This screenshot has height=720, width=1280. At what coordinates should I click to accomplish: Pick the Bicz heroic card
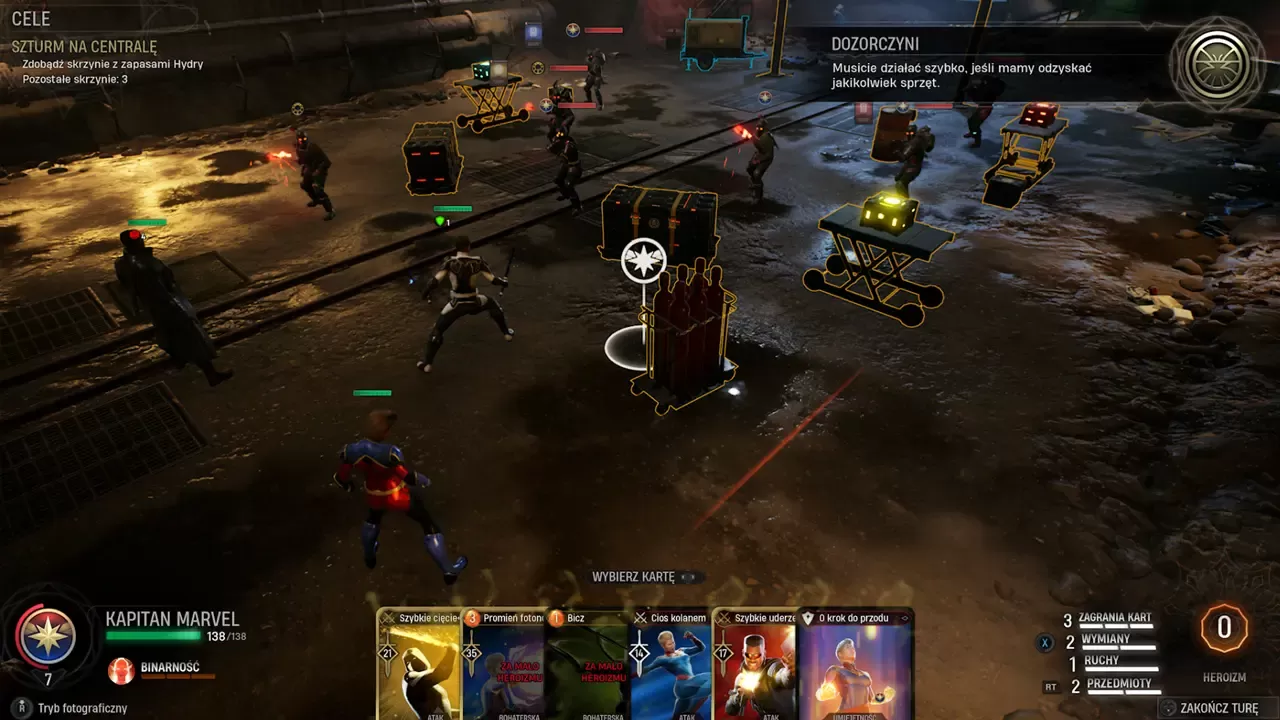point(588,665)
